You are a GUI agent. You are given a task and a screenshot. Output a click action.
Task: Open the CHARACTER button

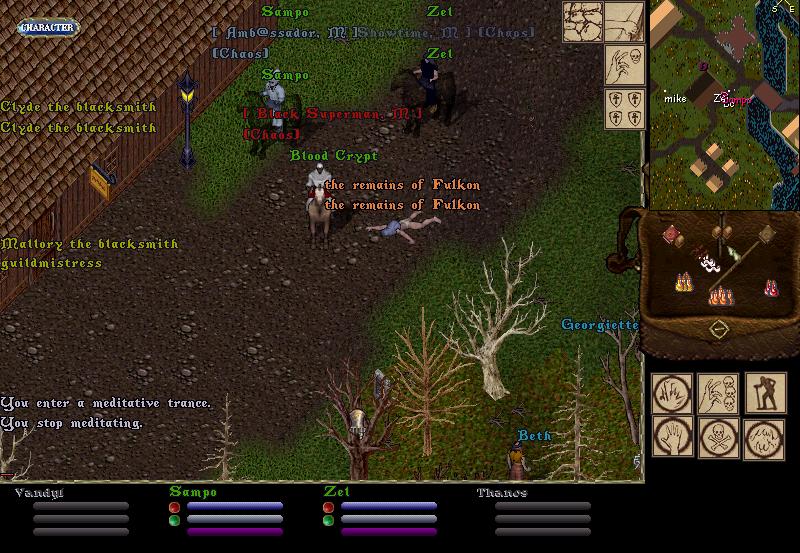[x=46, y=27]
